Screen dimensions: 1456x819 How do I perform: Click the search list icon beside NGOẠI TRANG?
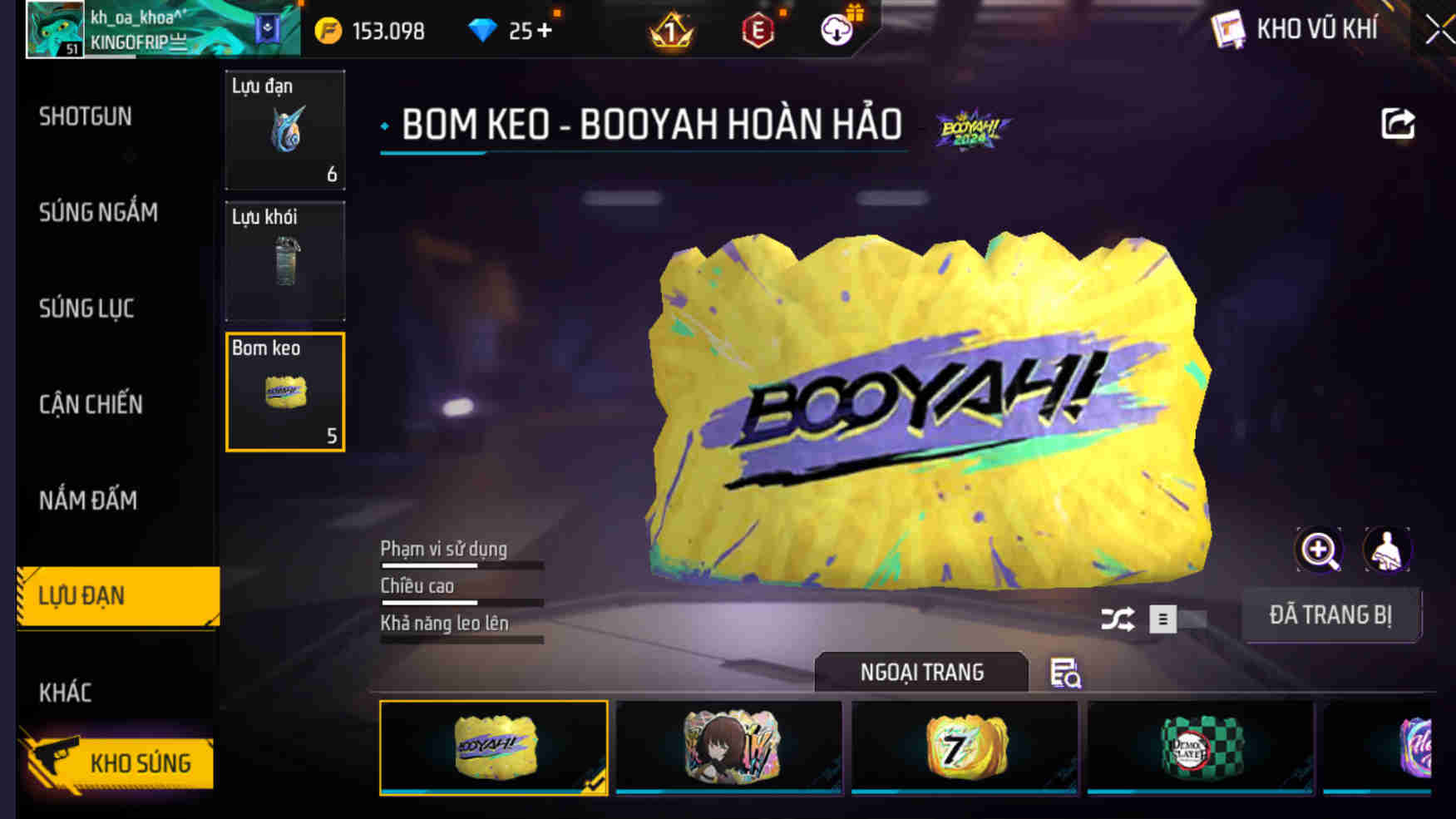click(x=1067, y=672)
